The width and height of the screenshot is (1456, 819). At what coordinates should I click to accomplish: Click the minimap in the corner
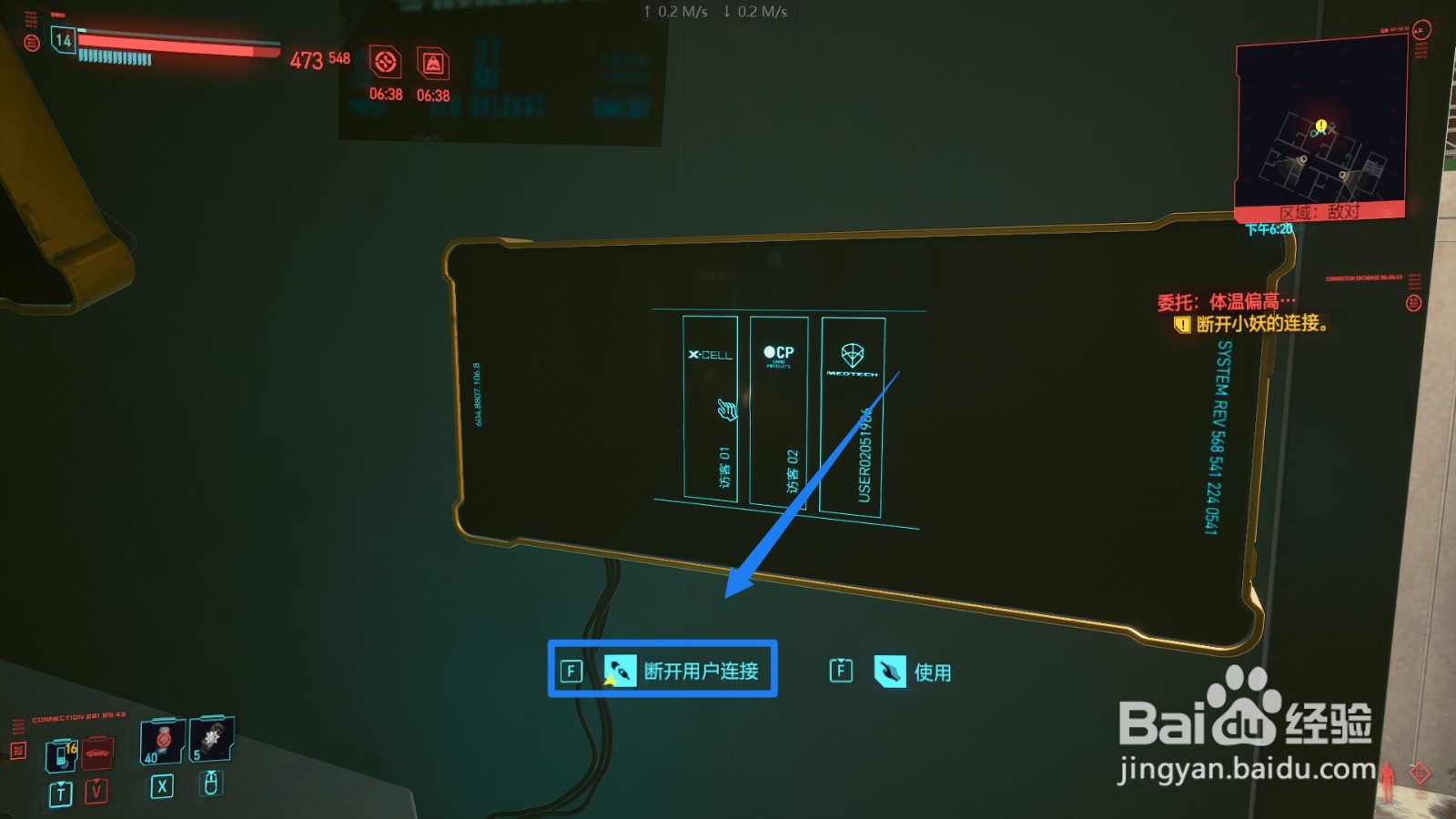click(1321, 127)
